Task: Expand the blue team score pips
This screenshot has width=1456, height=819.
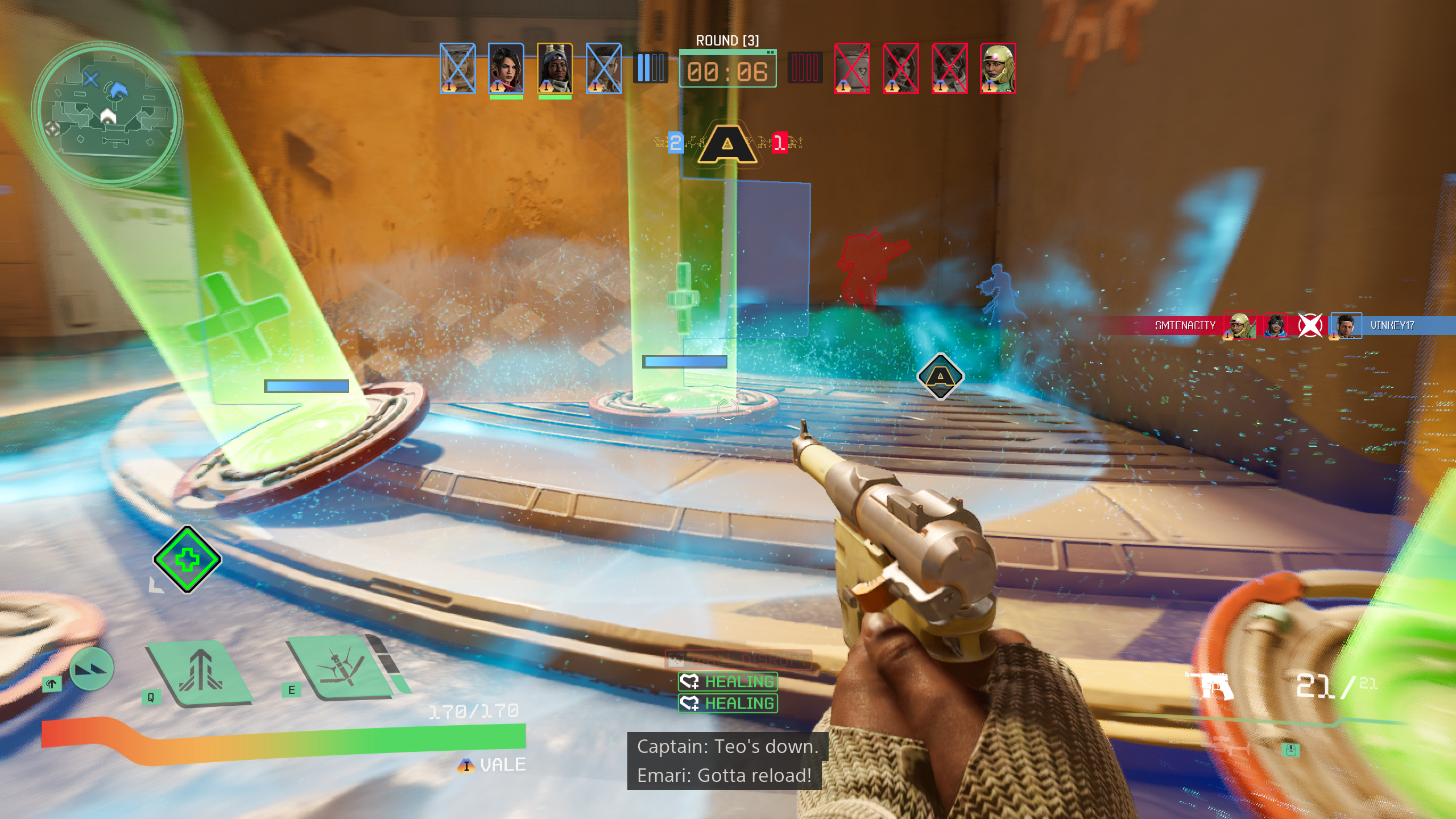Action: coord(652,67)
